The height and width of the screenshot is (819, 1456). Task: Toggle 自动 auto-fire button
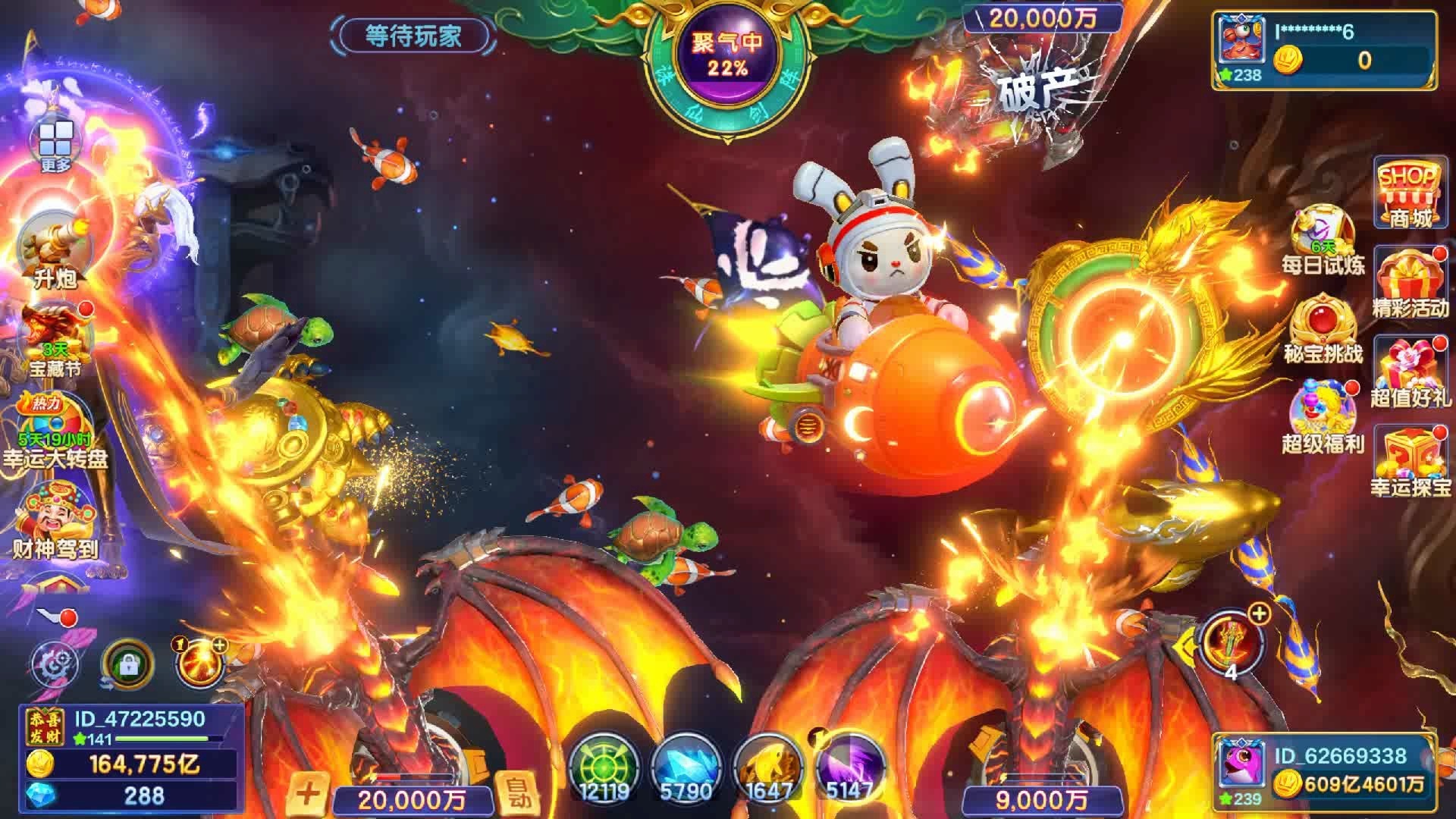[517, 793]
